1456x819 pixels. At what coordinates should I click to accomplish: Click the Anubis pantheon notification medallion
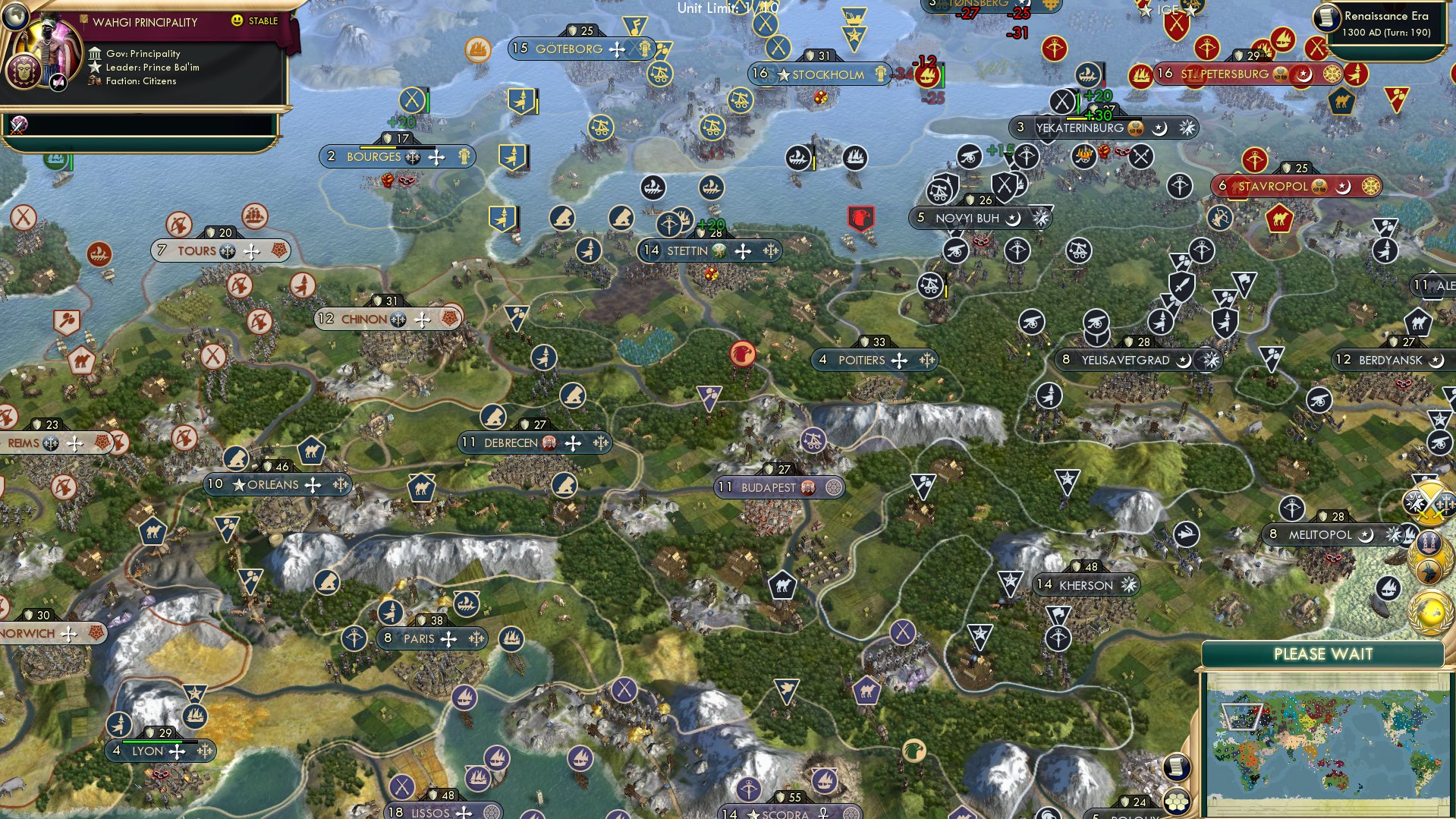click(x=1428, y=572)
